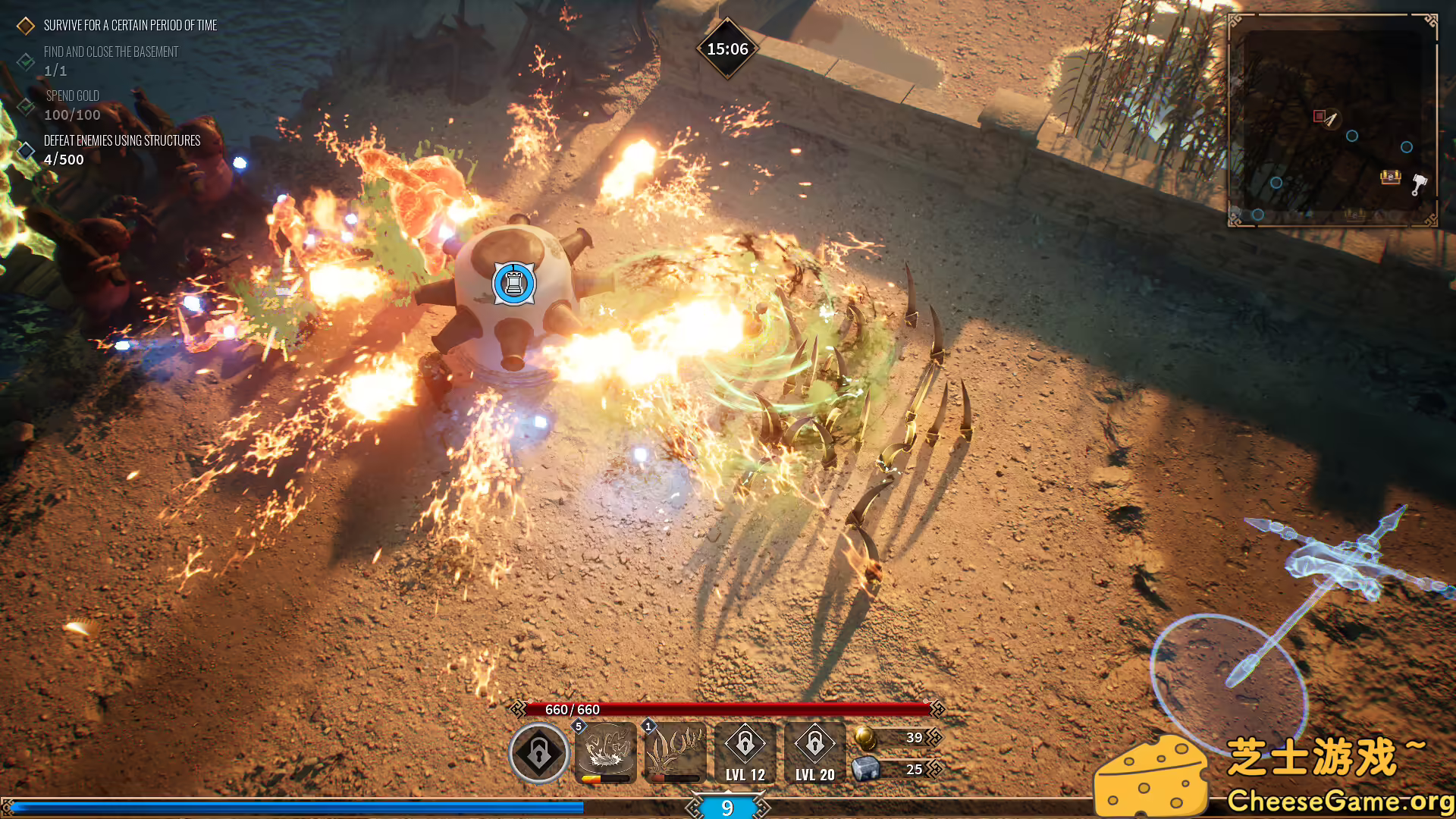Open the minimap
1456x819 pixels.
tap(1332, 120)
